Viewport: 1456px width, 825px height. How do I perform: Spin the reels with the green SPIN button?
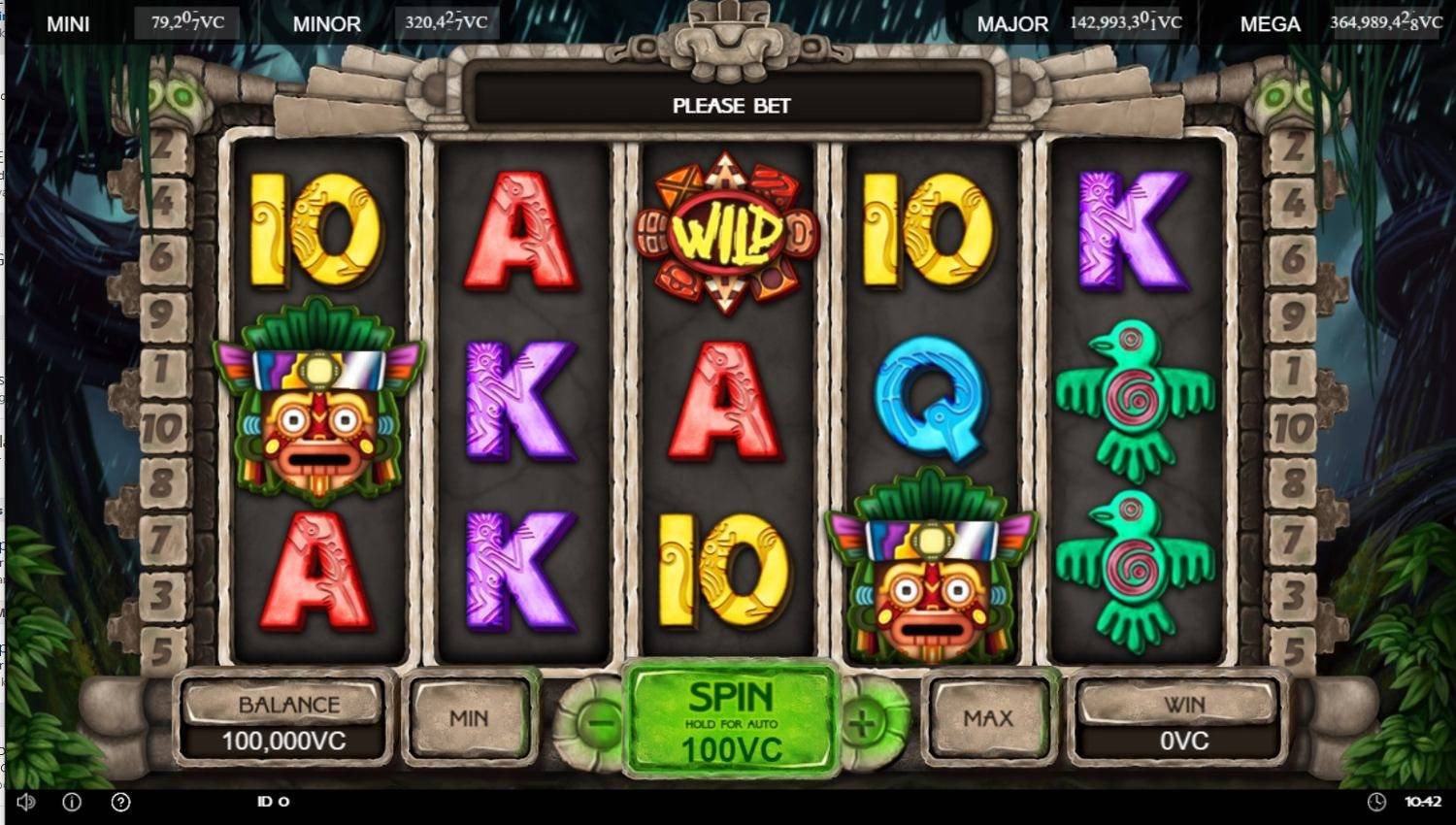click(x=730, y=719)
